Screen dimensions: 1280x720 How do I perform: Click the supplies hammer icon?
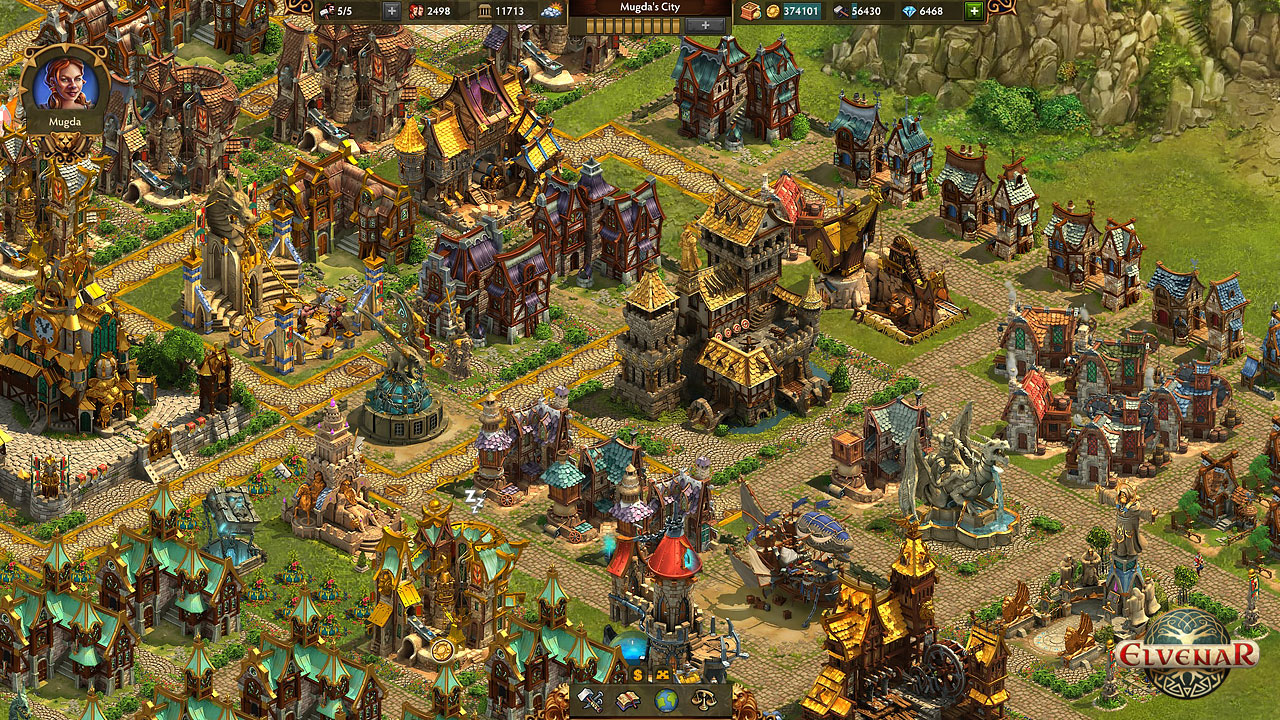[841, 12]
